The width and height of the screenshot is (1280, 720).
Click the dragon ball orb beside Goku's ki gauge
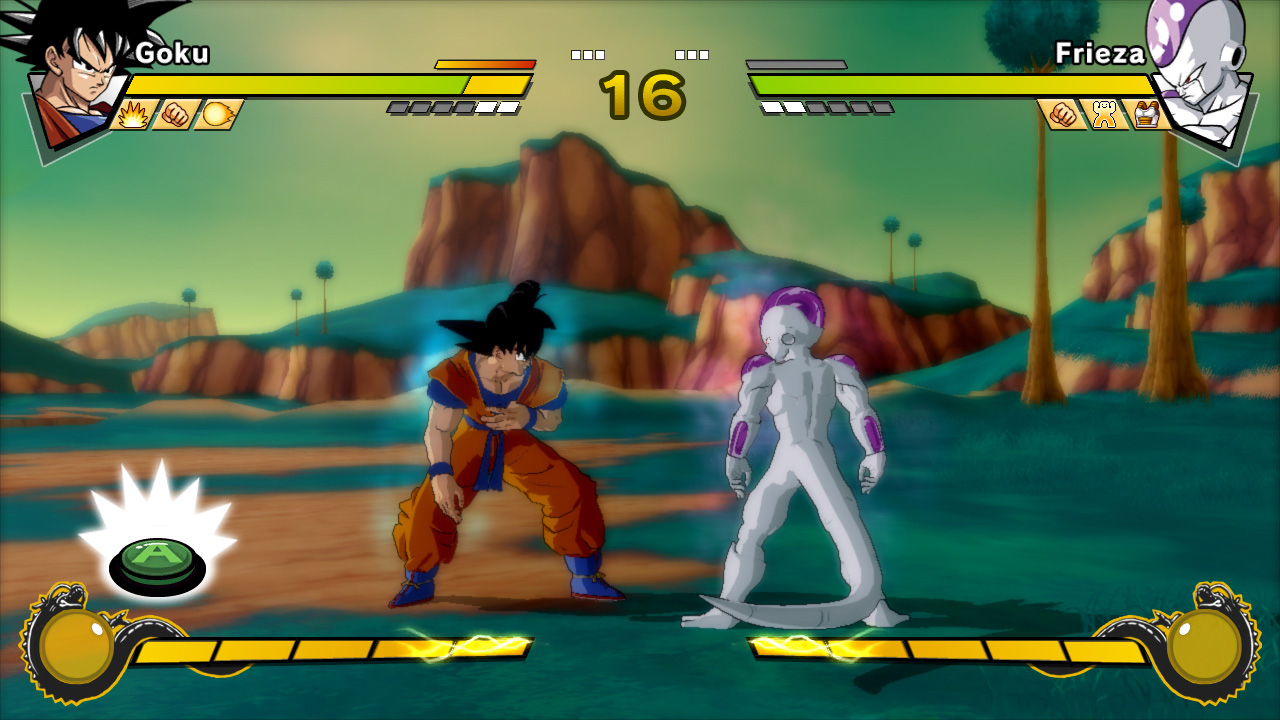tap(77, 647)
